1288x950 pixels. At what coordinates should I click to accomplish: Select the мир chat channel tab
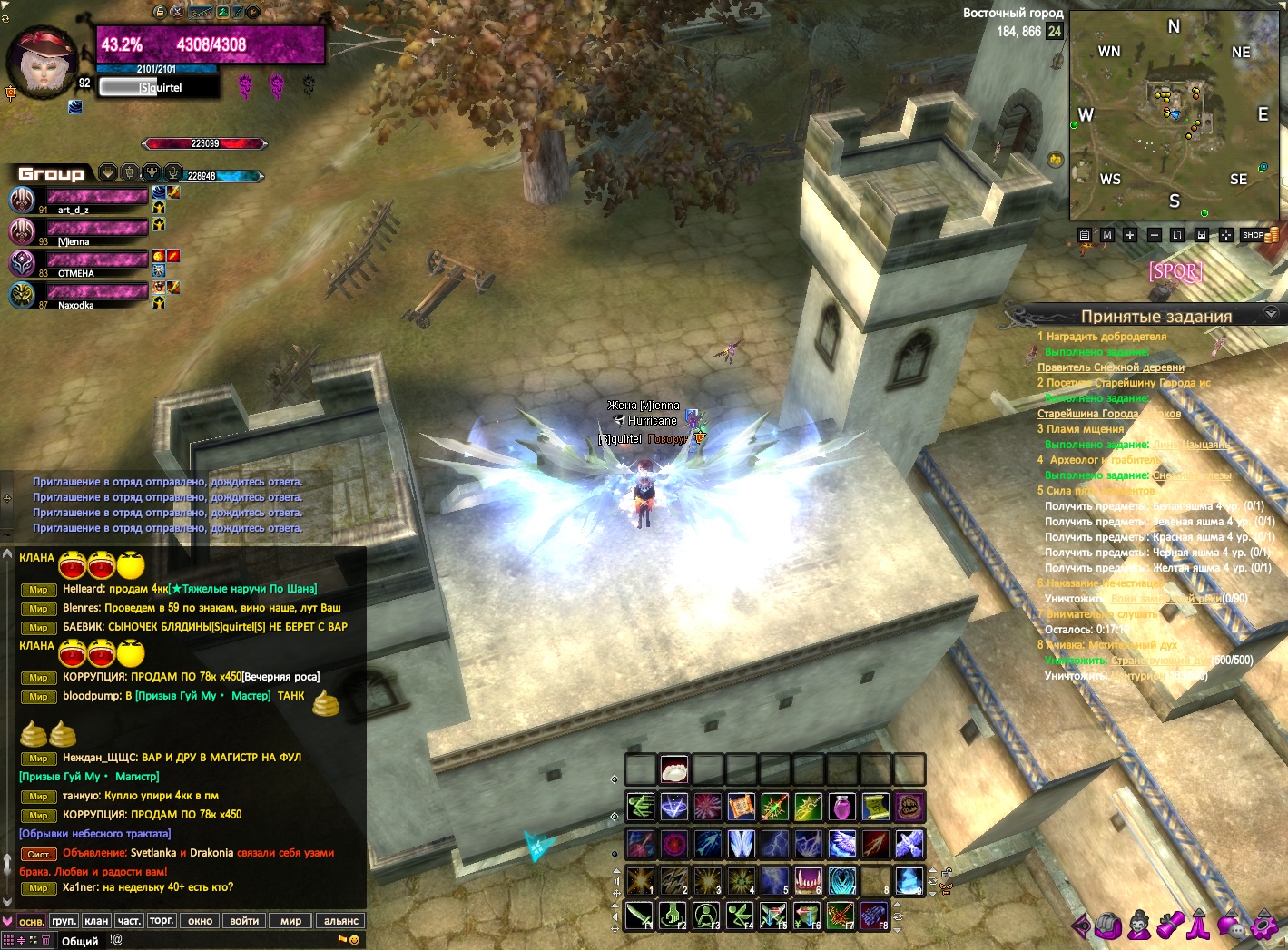[290, 920]
